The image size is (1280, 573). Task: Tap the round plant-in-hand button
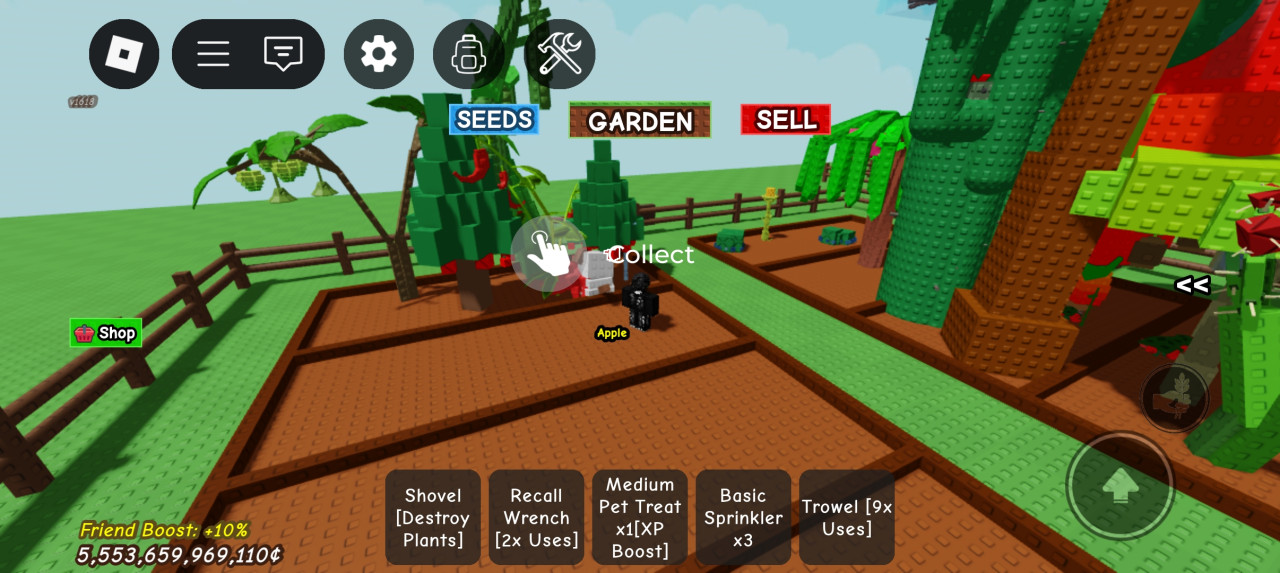[x=1175, y=398]
